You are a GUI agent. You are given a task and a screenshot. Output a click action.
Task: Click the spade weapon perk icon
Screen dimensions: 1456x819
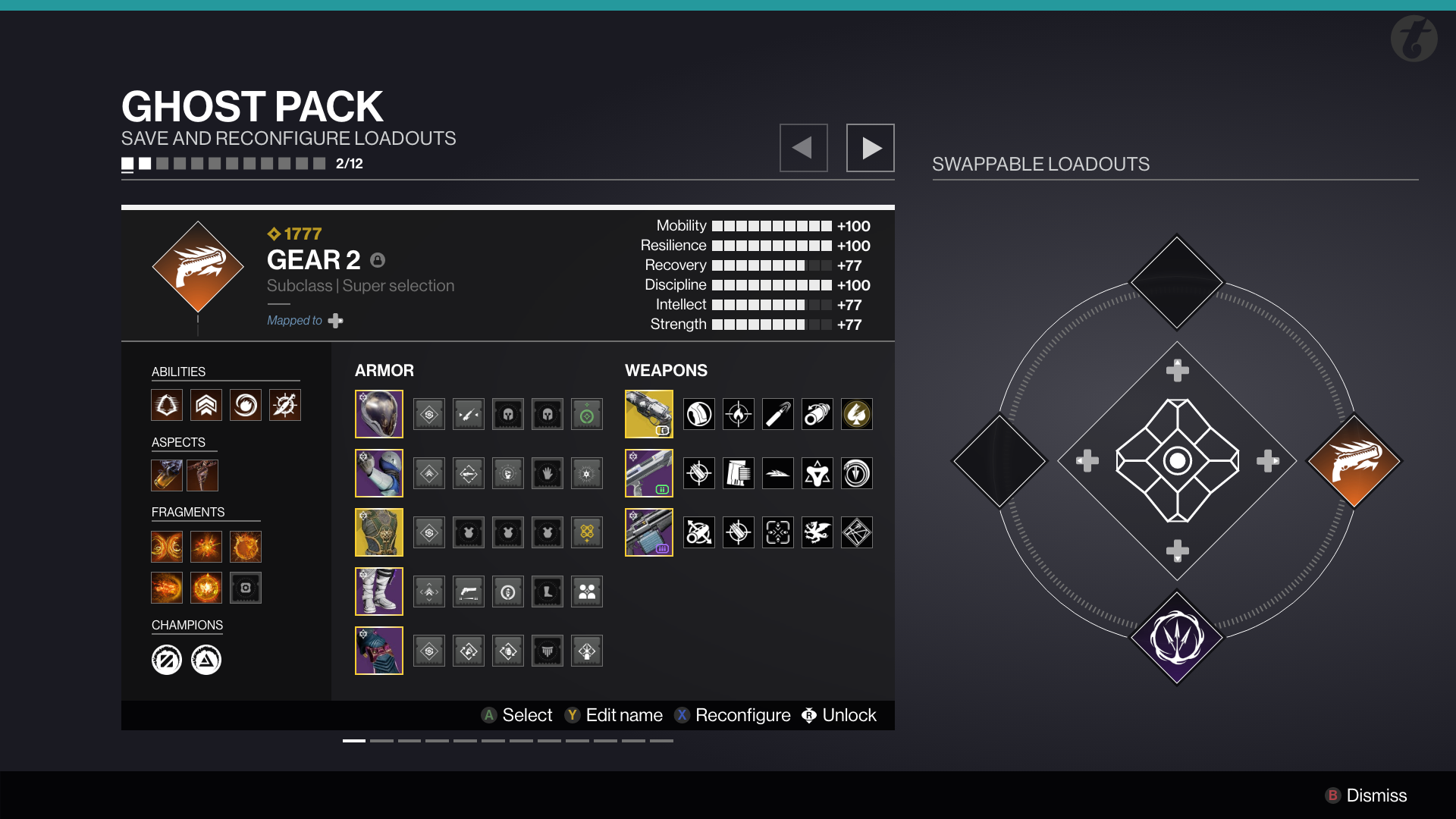(857, 415)
